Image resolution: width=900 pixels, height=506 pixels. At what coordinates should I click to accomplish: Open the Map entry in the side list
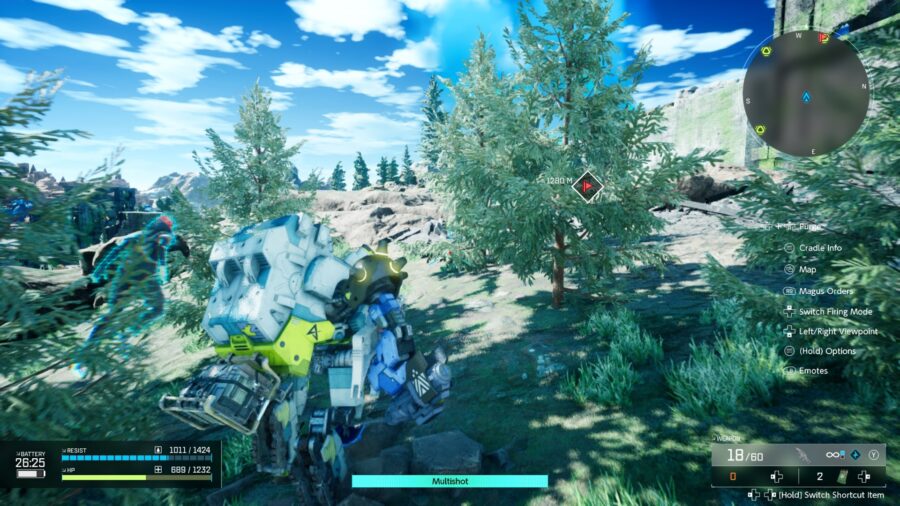tap(806, 269)
